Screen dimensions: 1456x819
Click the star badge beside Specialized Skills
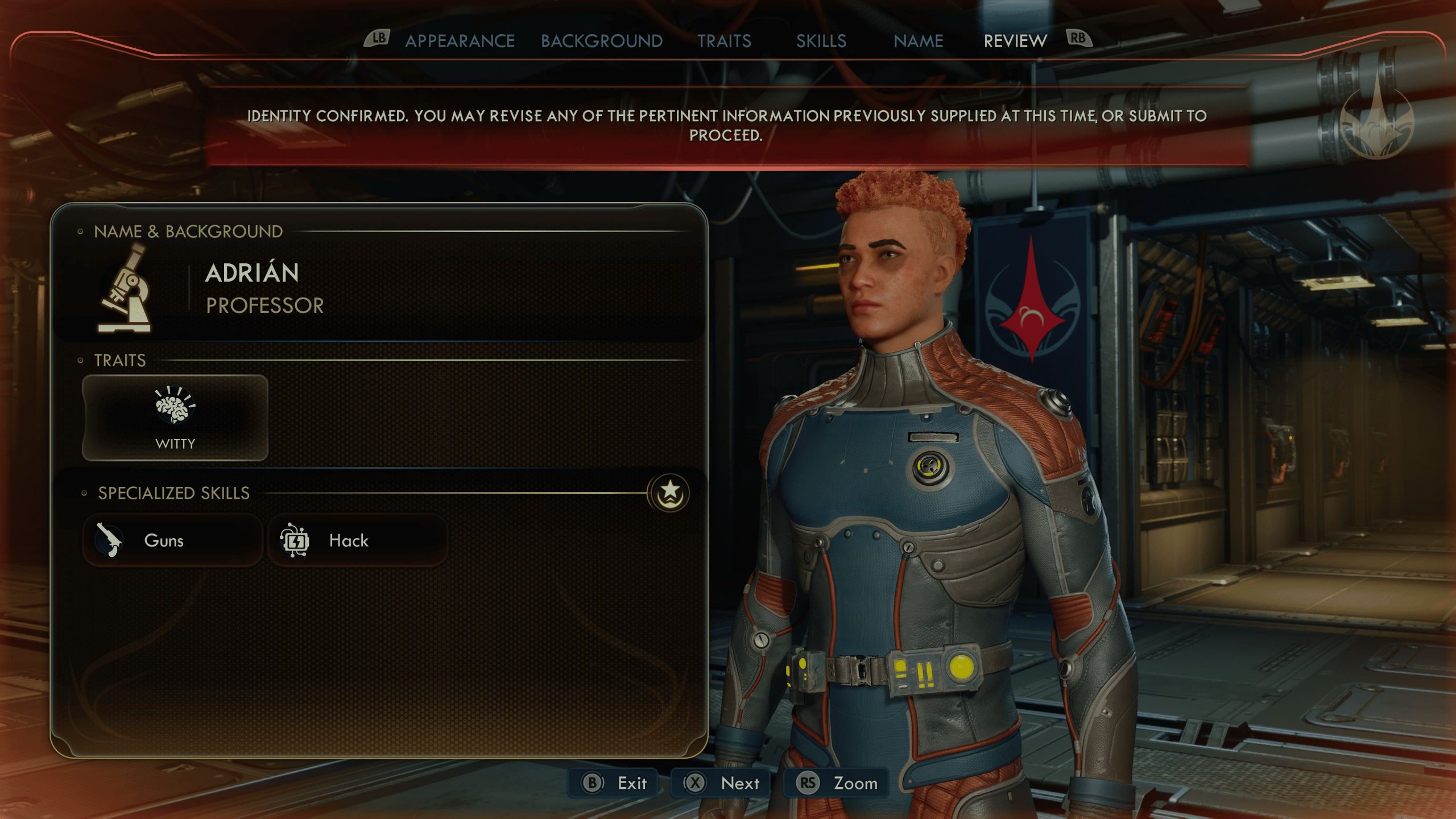670,492
